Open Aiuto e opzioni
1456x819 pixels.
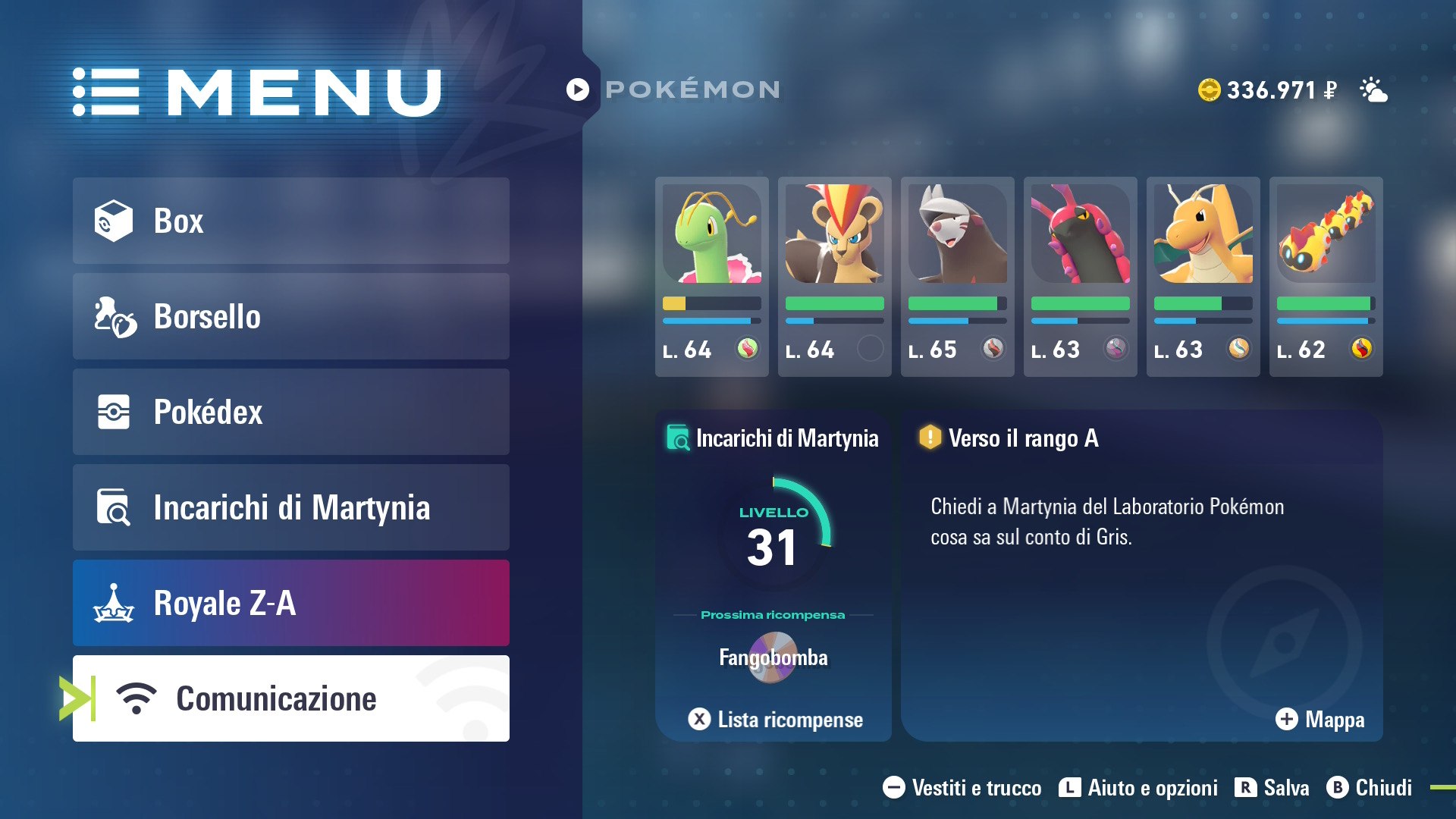pos(1137,788)
